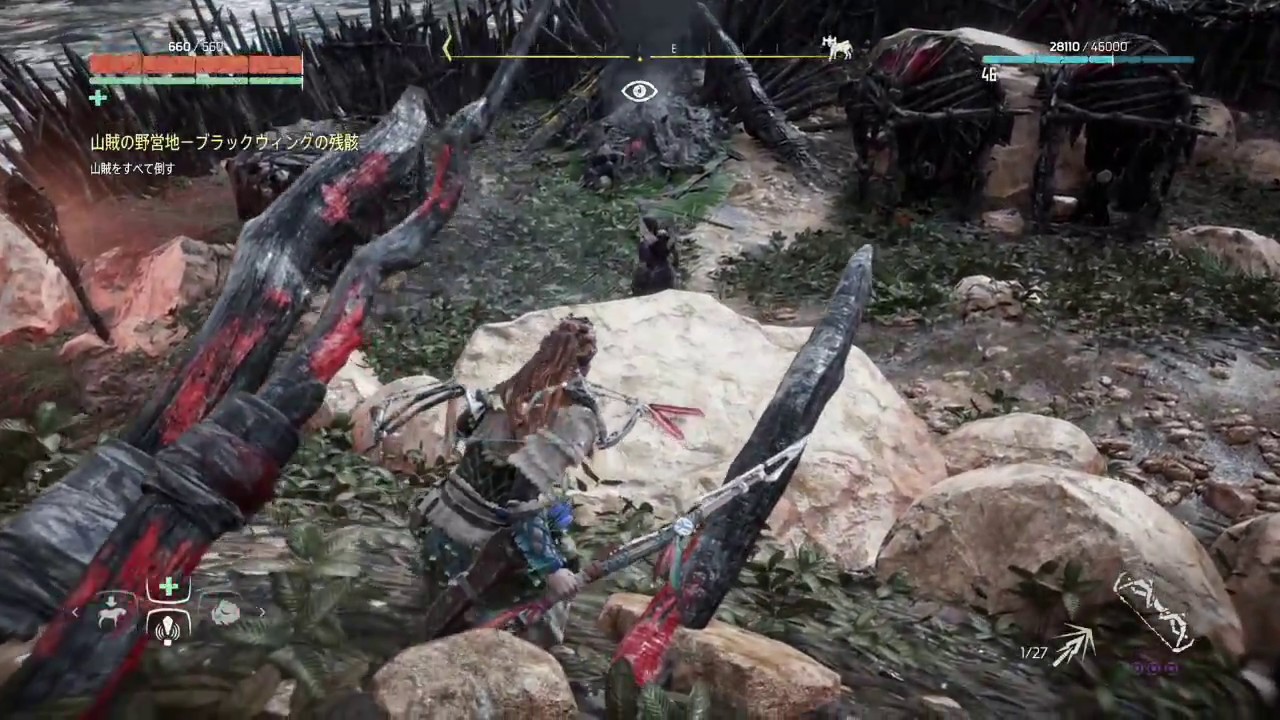Image resolution: width=1280 pixels, height=720 pixels.
Task: Use the green cross health potion slot
Action: [169, 587]
